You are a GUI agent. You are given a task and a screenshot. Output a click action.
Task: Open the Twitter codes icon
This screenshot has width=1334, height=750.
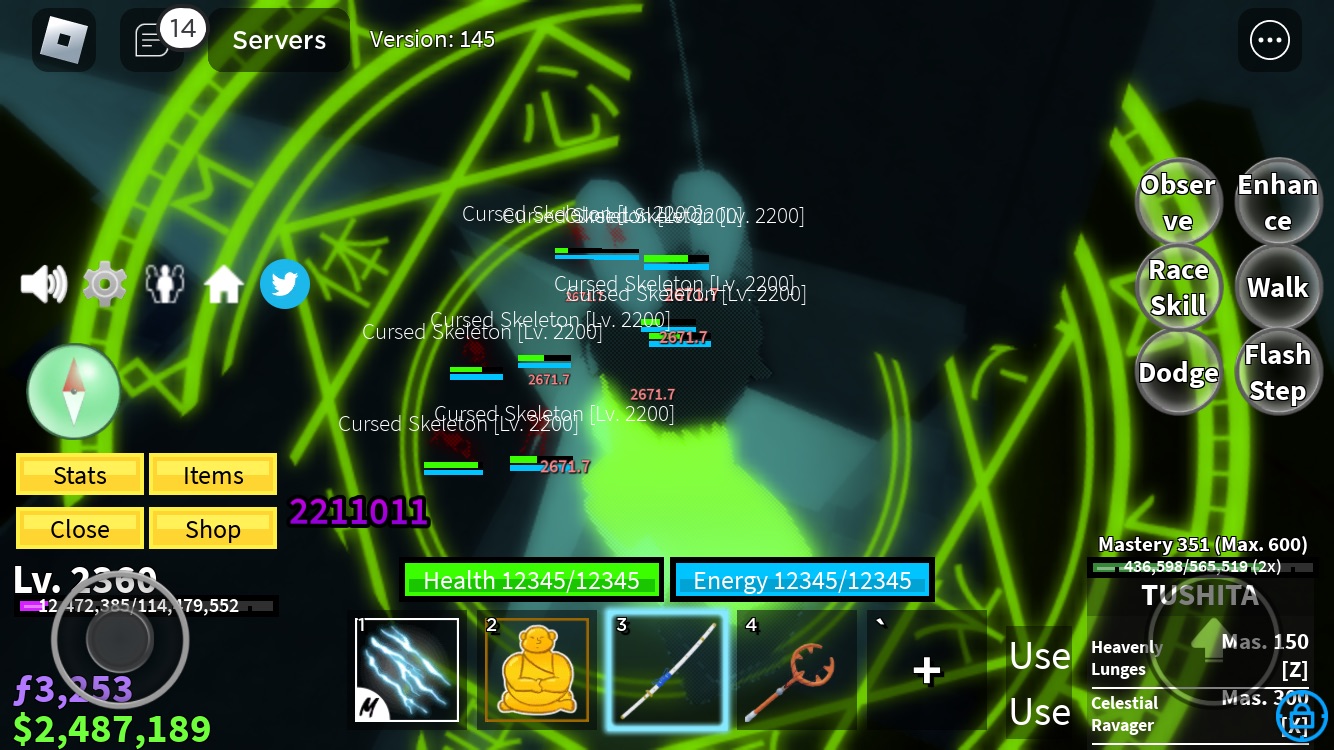click(285, 284)
